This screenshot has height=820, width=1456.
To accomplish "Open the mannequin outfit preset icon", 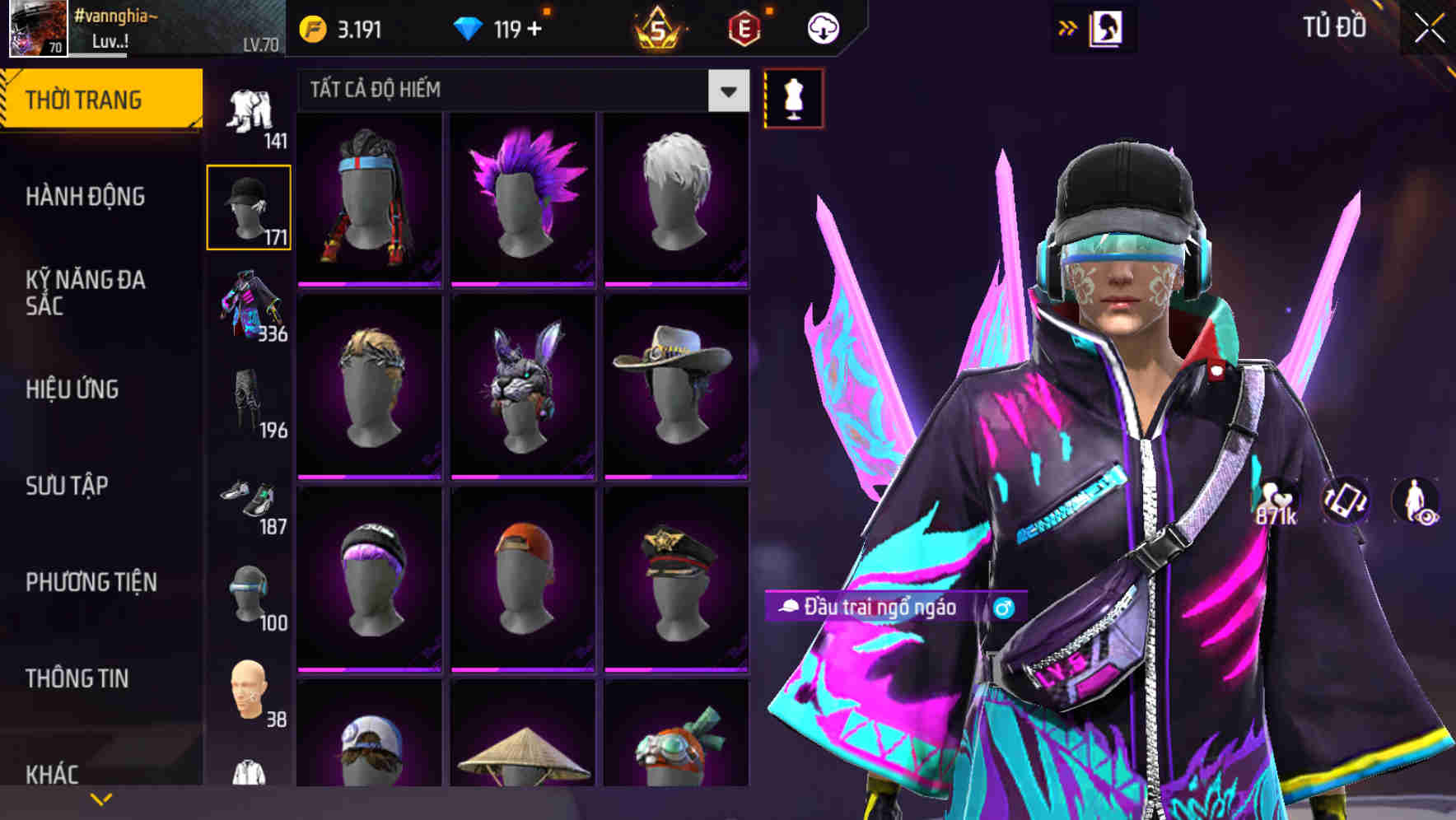I will (793, 97).
